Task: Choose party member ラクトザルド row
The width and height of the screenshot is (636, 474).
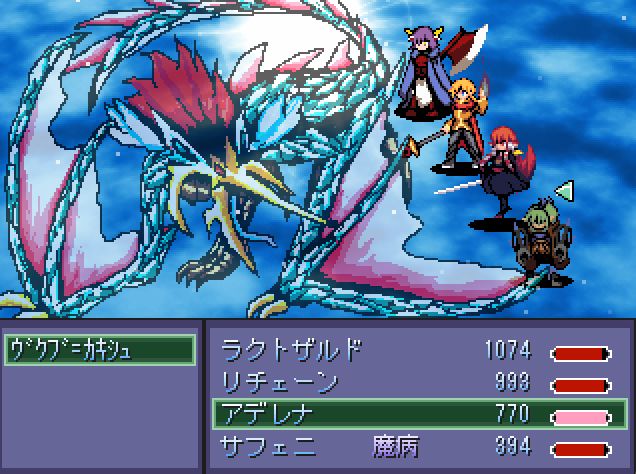Action: click(417, 351)
